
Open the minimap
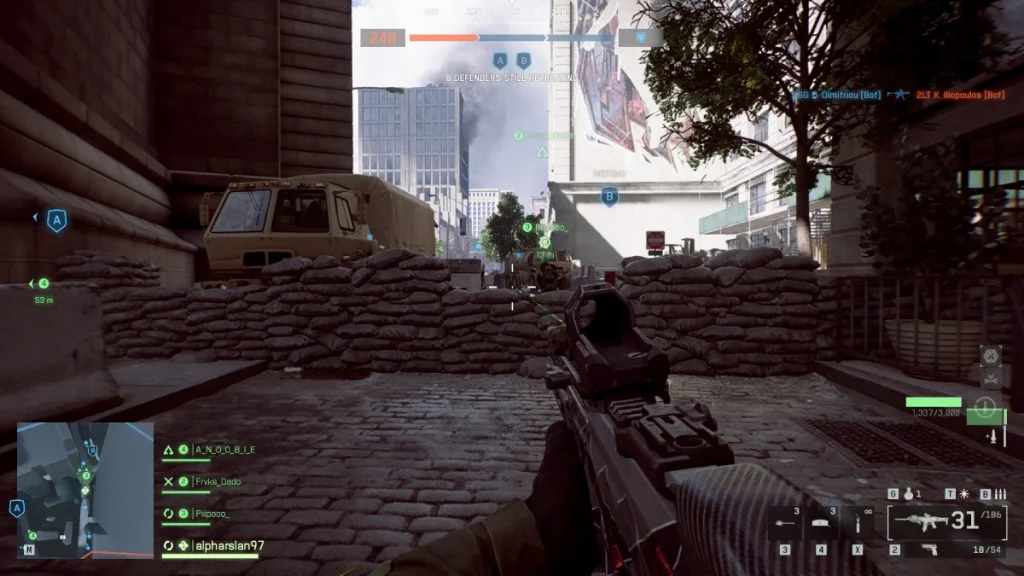pos(85,490)
